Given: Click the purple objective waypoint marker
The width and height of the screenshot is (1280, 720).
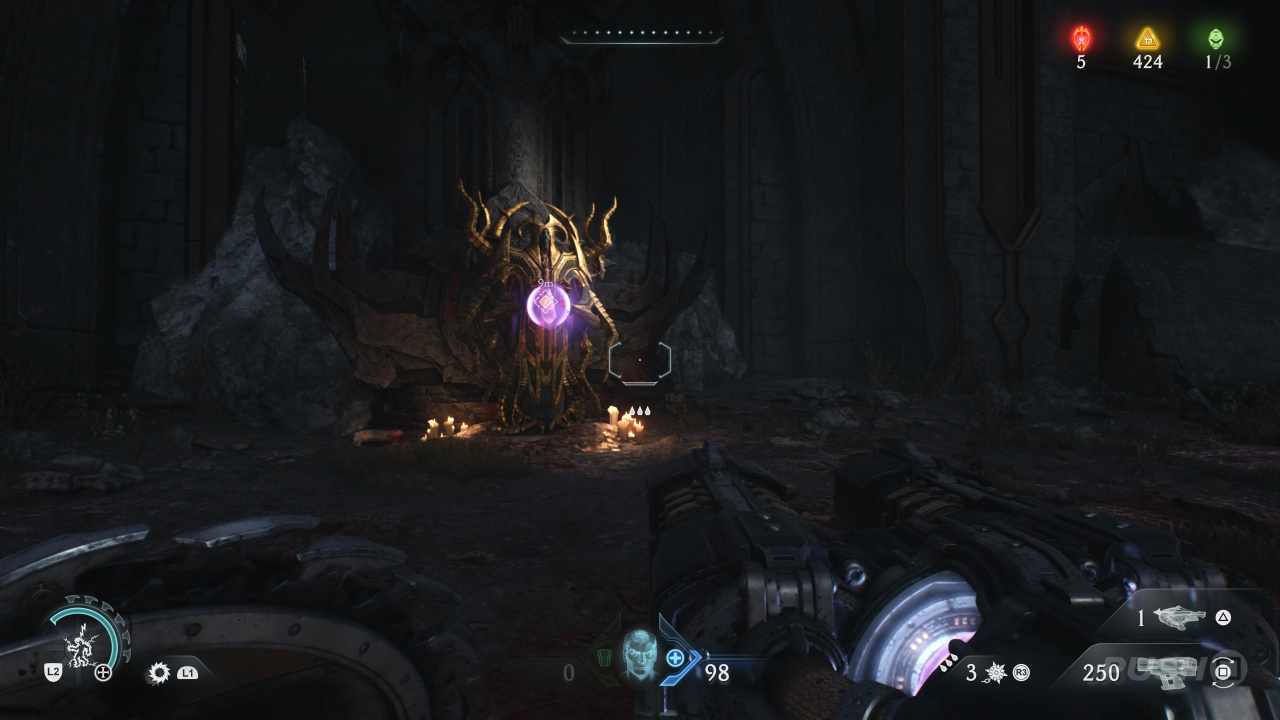Looking at the screenshot, I should [x=547, y=304].
